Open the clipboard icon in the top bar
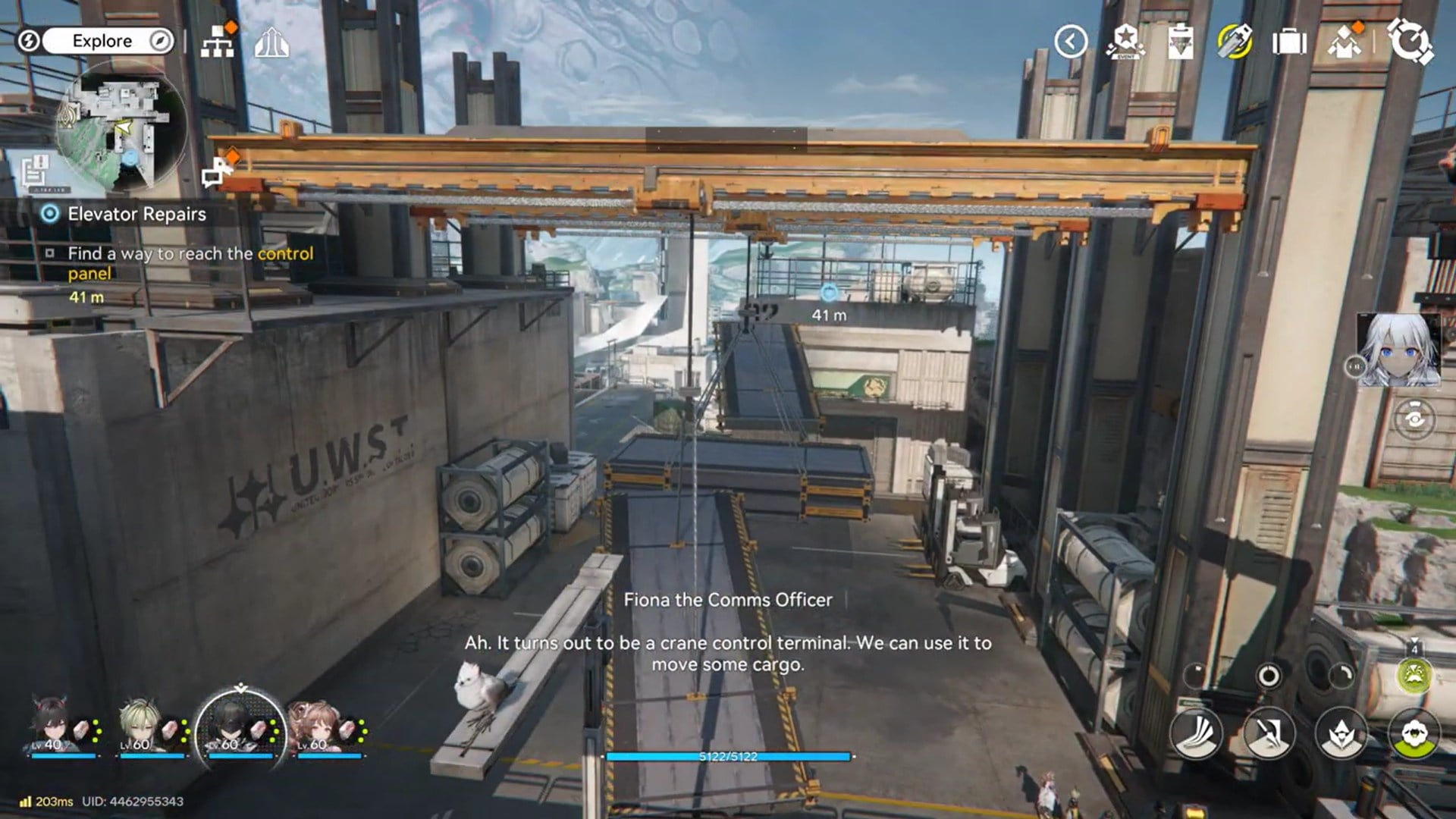 1180,42
